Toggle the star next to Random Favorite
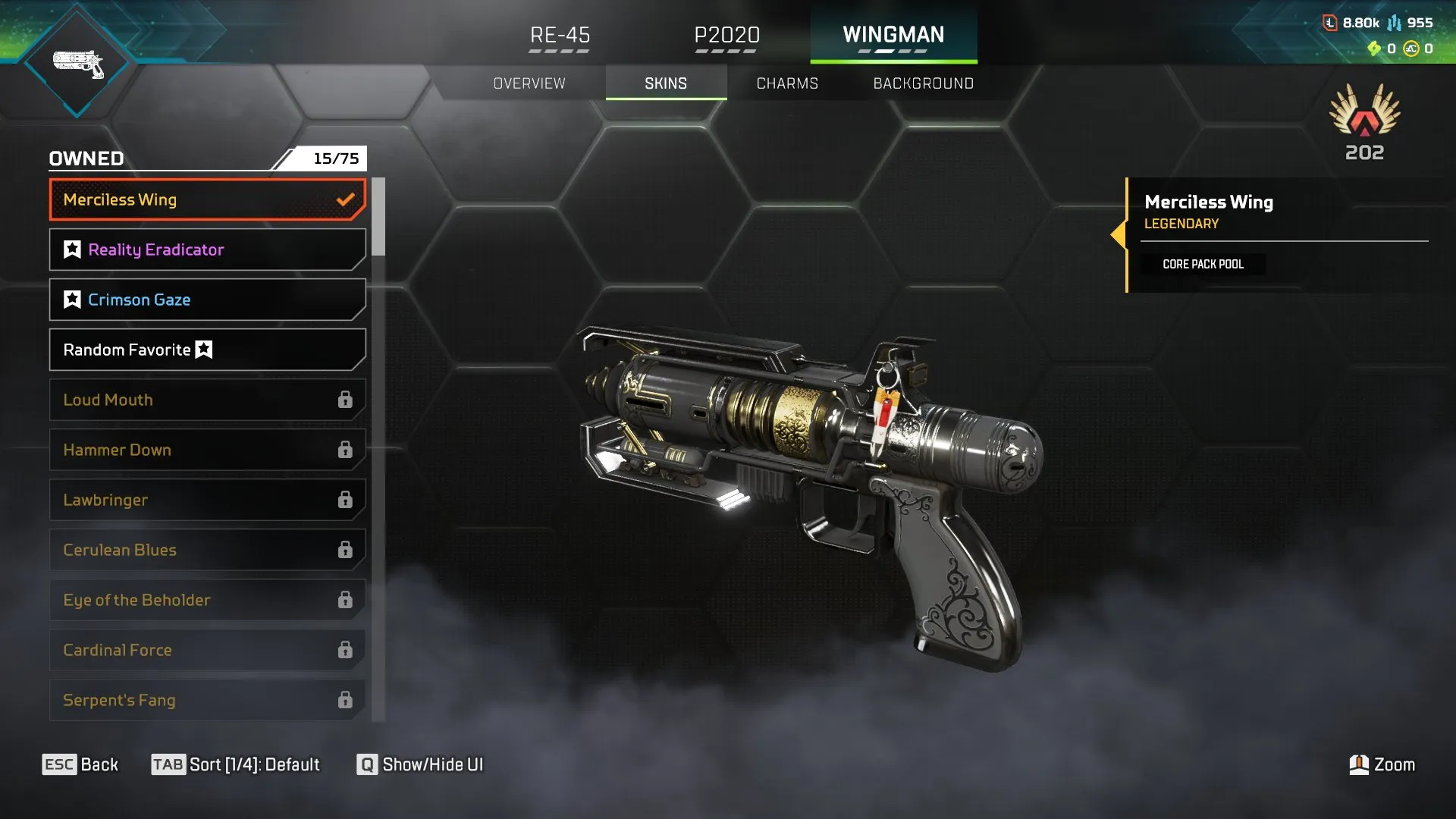This screenshot has width=1456, height=819. coord(202,350)
